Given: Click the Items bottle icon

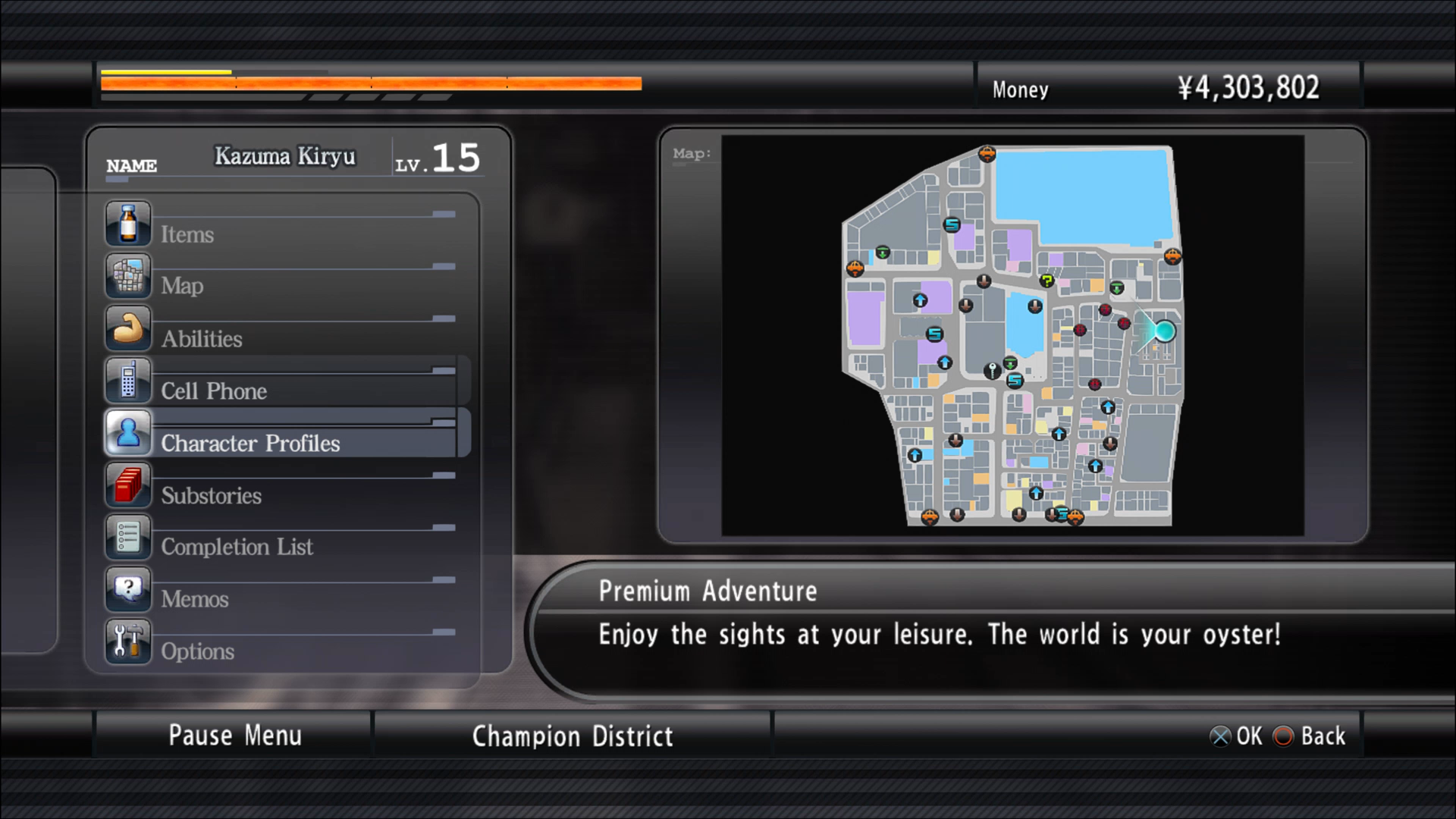Looking at the screenshot, I should pyautogui.click(x=128, y=224).
